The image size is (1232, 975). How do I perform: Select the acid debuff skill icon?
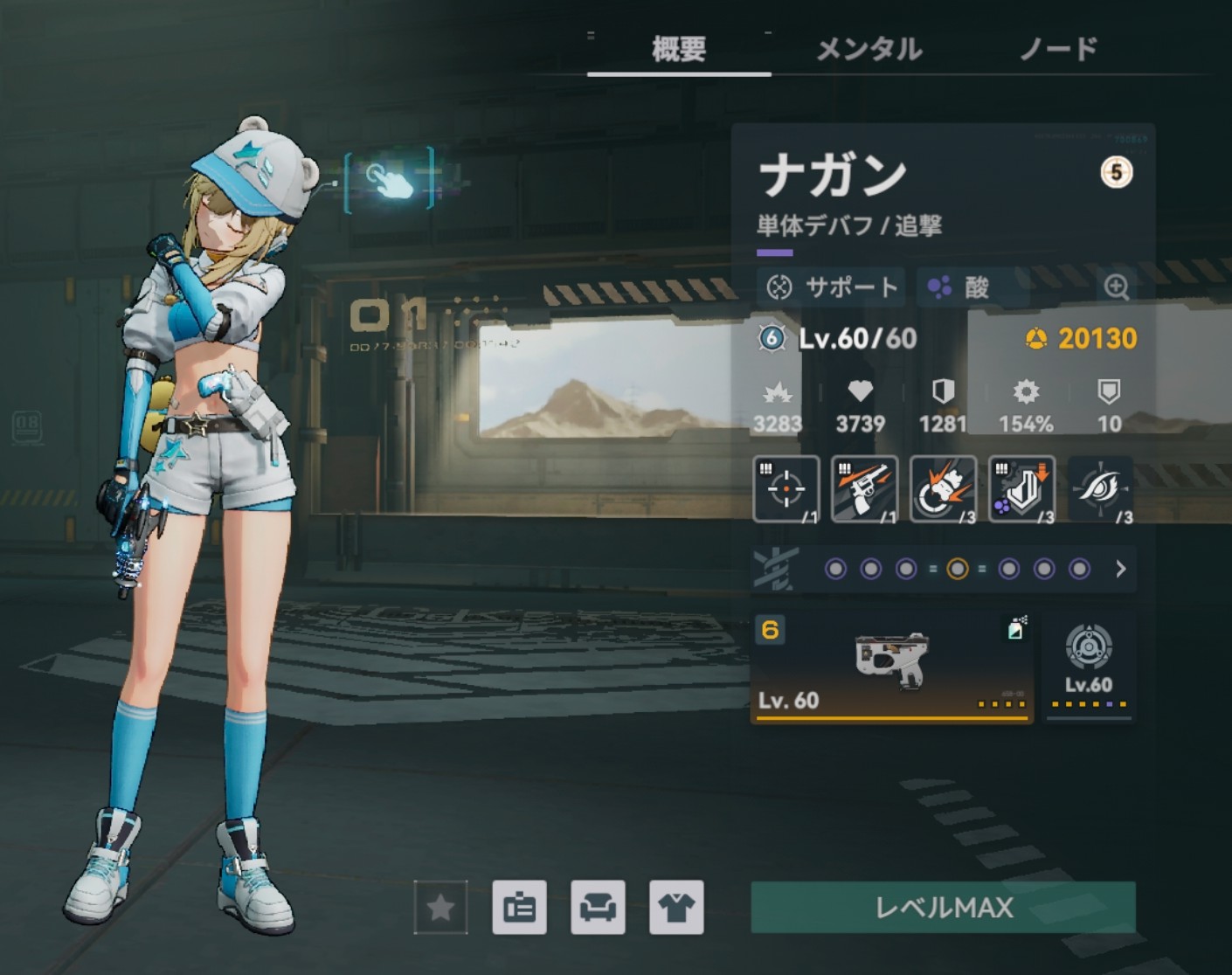click(1021, 489)
